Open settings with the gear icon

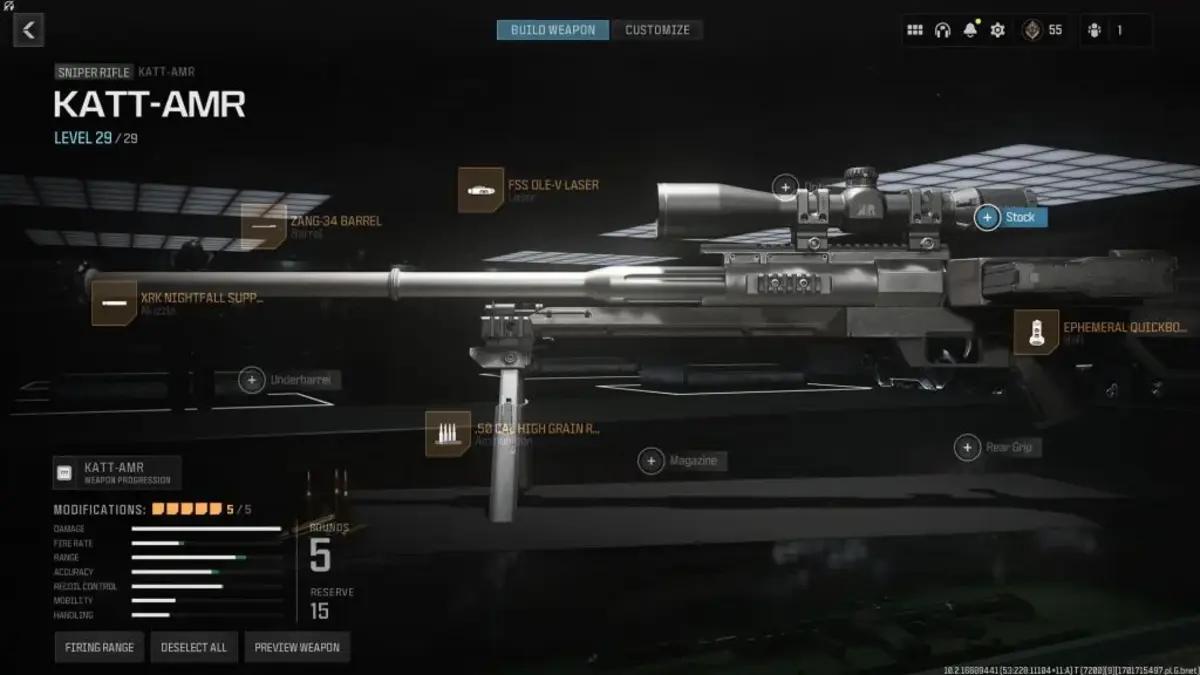[997, 30]
